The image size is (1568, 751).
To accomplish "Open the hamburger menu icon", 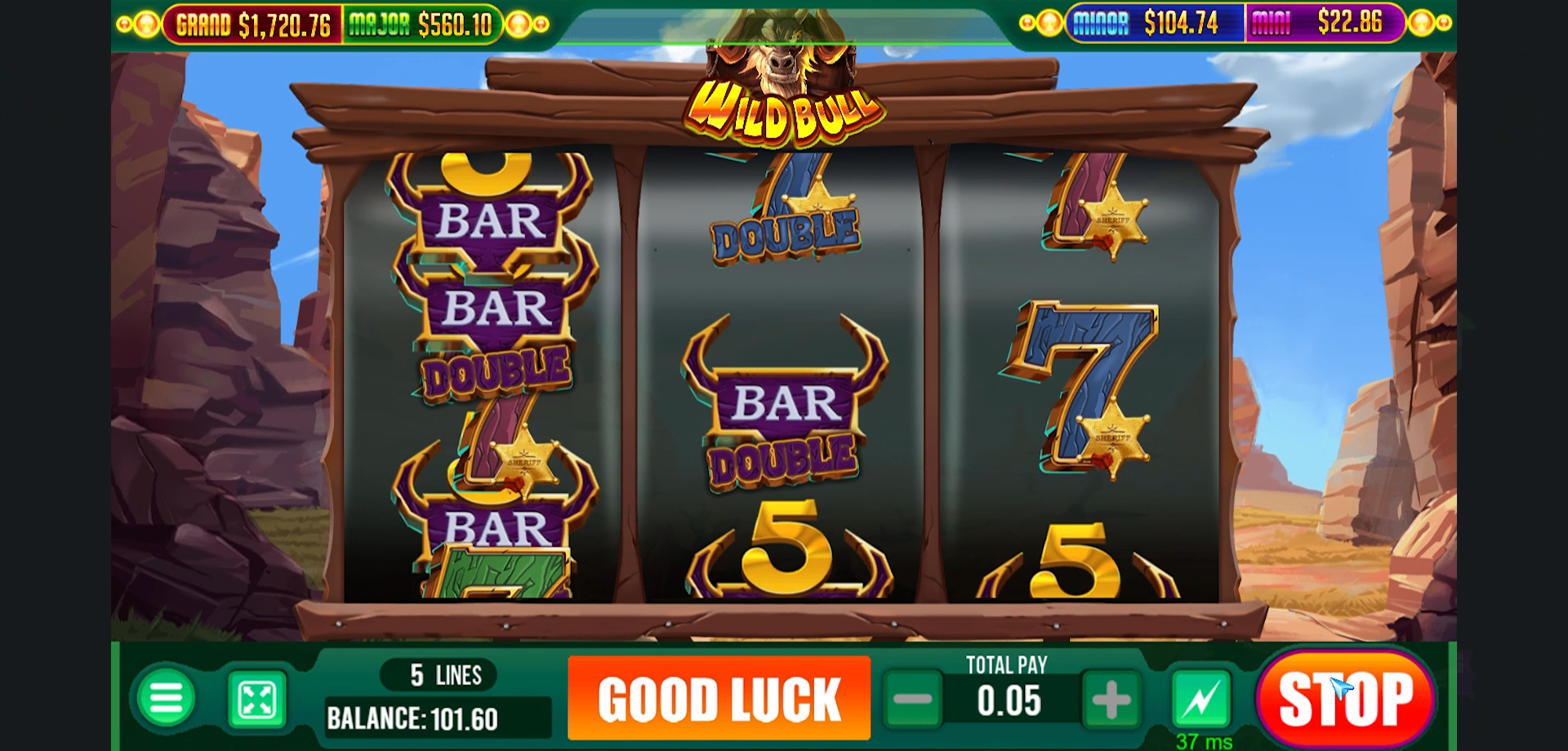I will (x=167, y=698).
